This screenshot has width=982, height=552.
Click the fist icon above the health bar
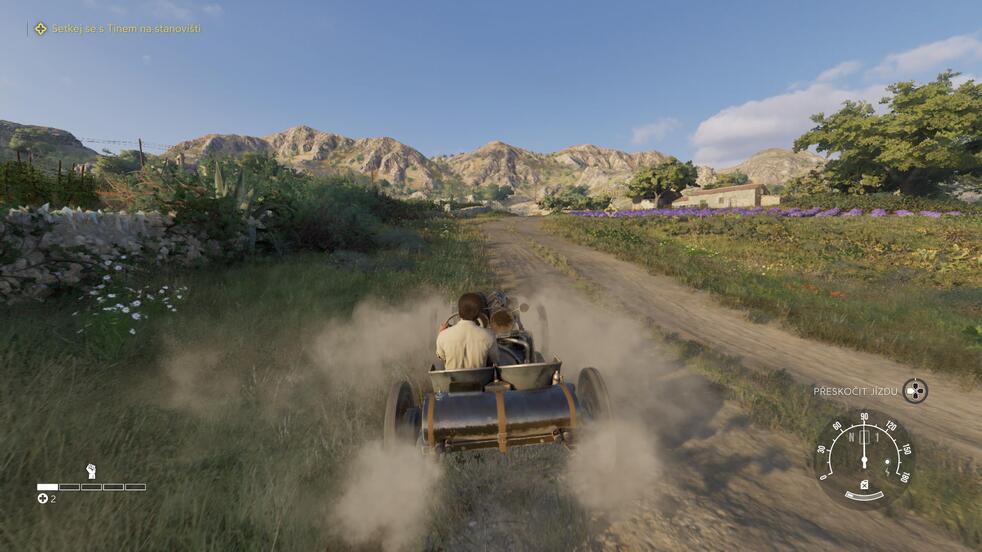coord(91,471)
